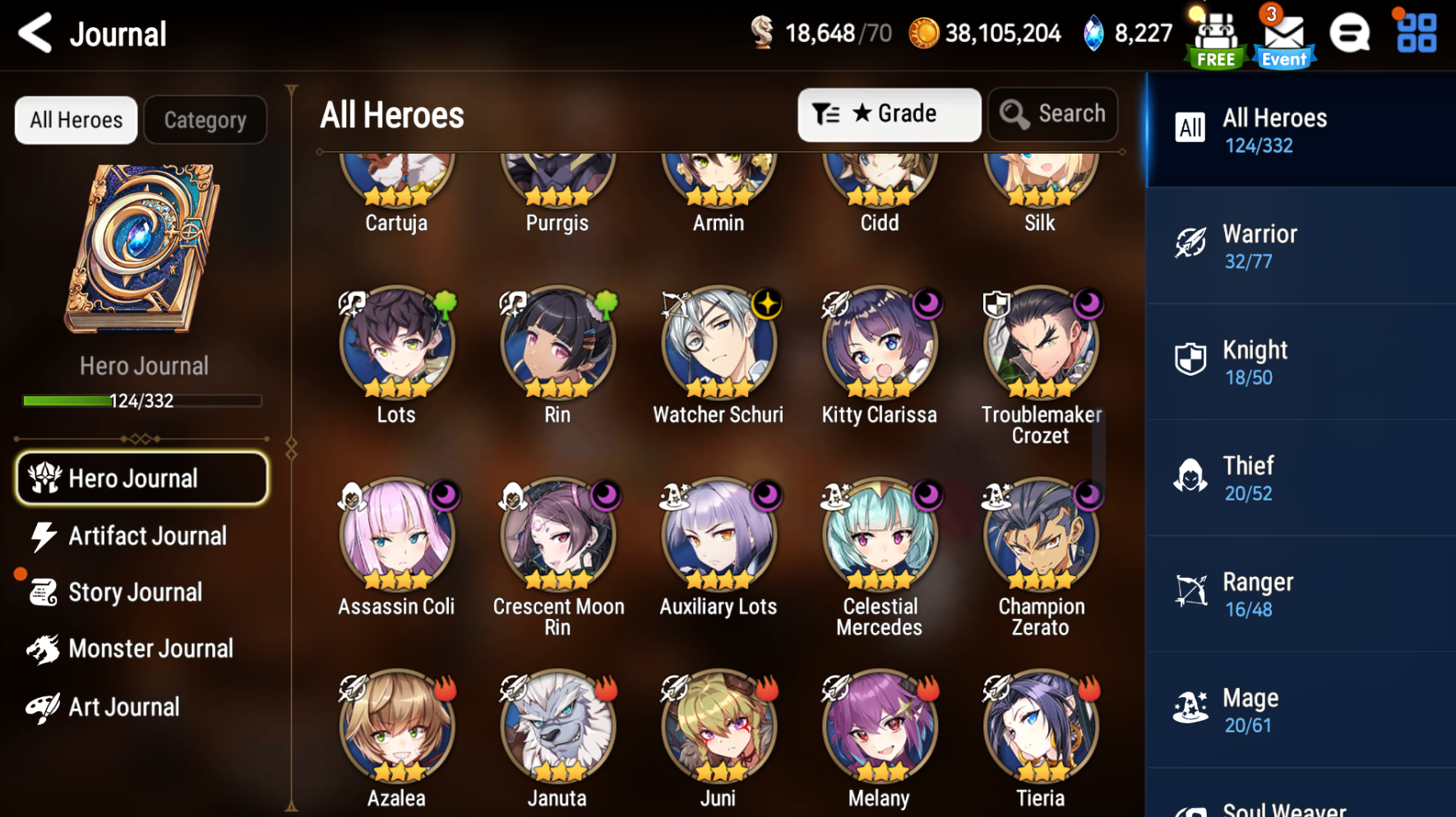Viewport: 1456px width, 817px height.
Task: Open Watcher Schuri's hero portrait
Action: coord(718,346)
